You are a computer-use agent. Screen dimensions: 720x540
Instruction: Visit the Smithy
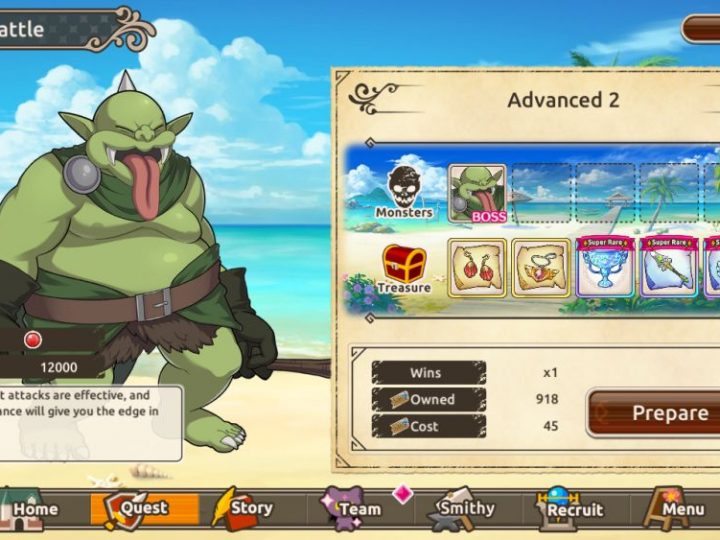[459, 508]
